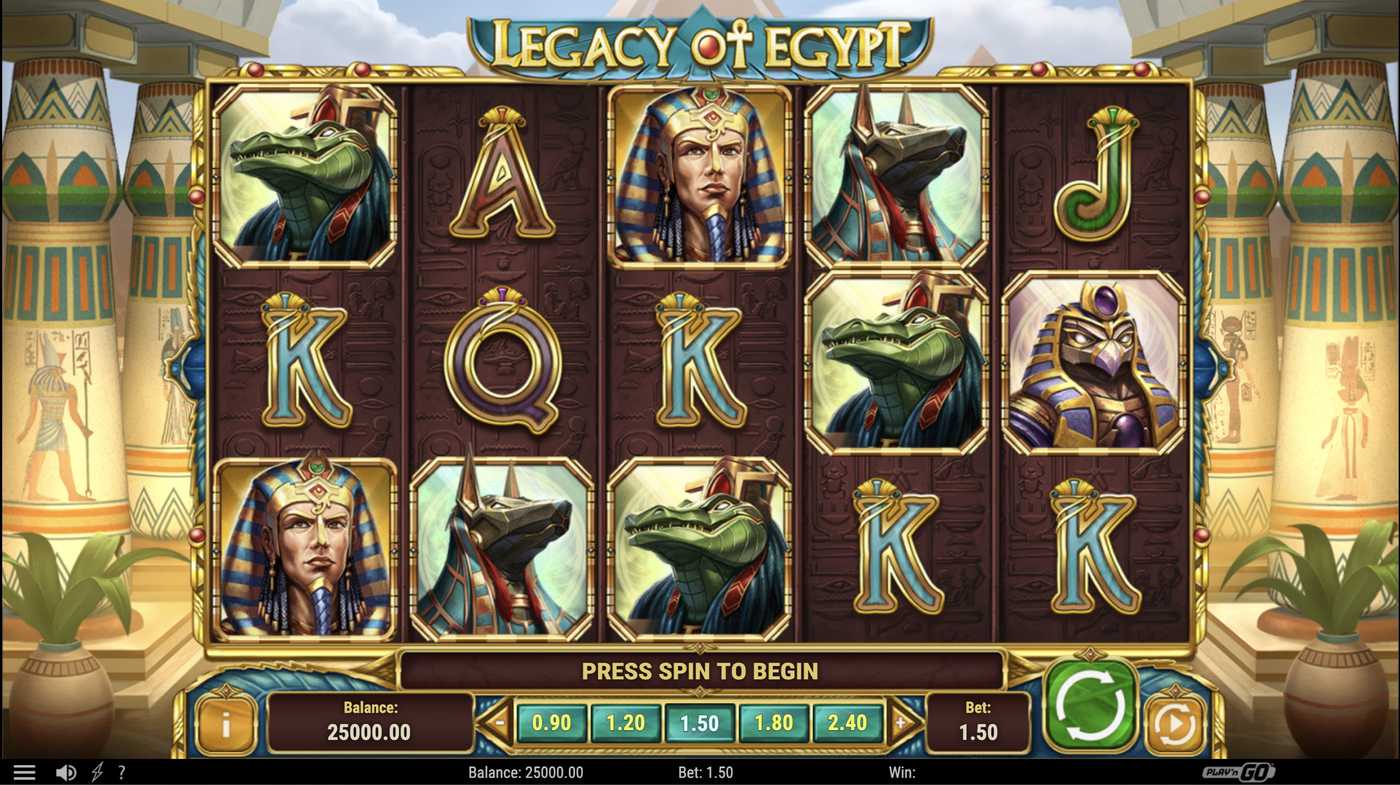
Task: Select the 0.90 bet value
Action: (x=551, y=721)
